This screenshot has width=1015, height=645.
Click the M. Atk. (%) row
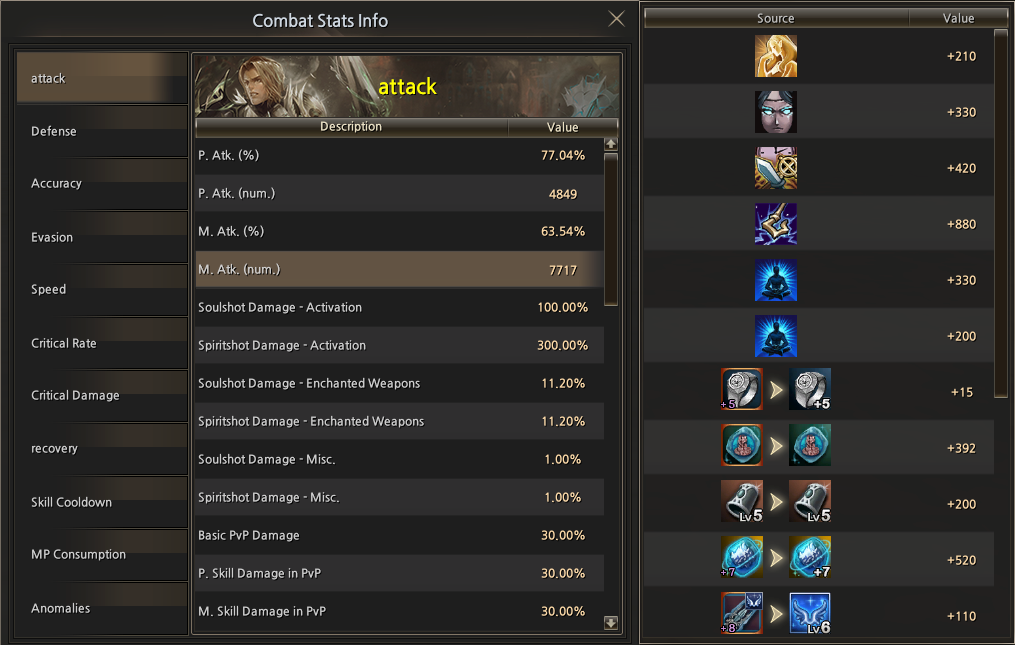tap(400, 232)
